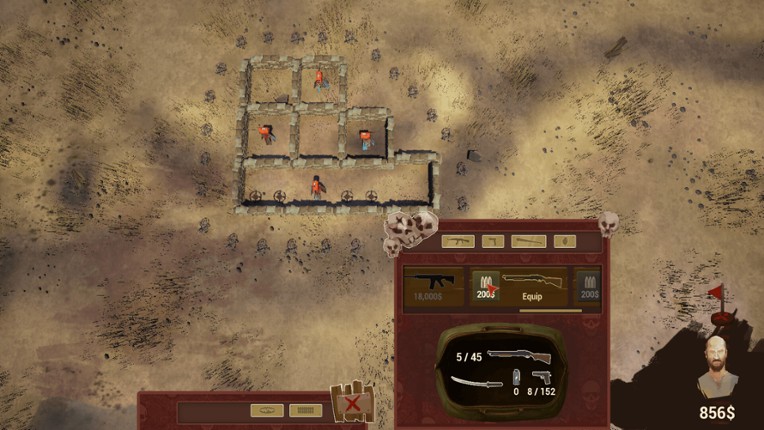Viewport: 764px width, 430px height.
Task: Click the red flag icon
Action: pos(714,294)
